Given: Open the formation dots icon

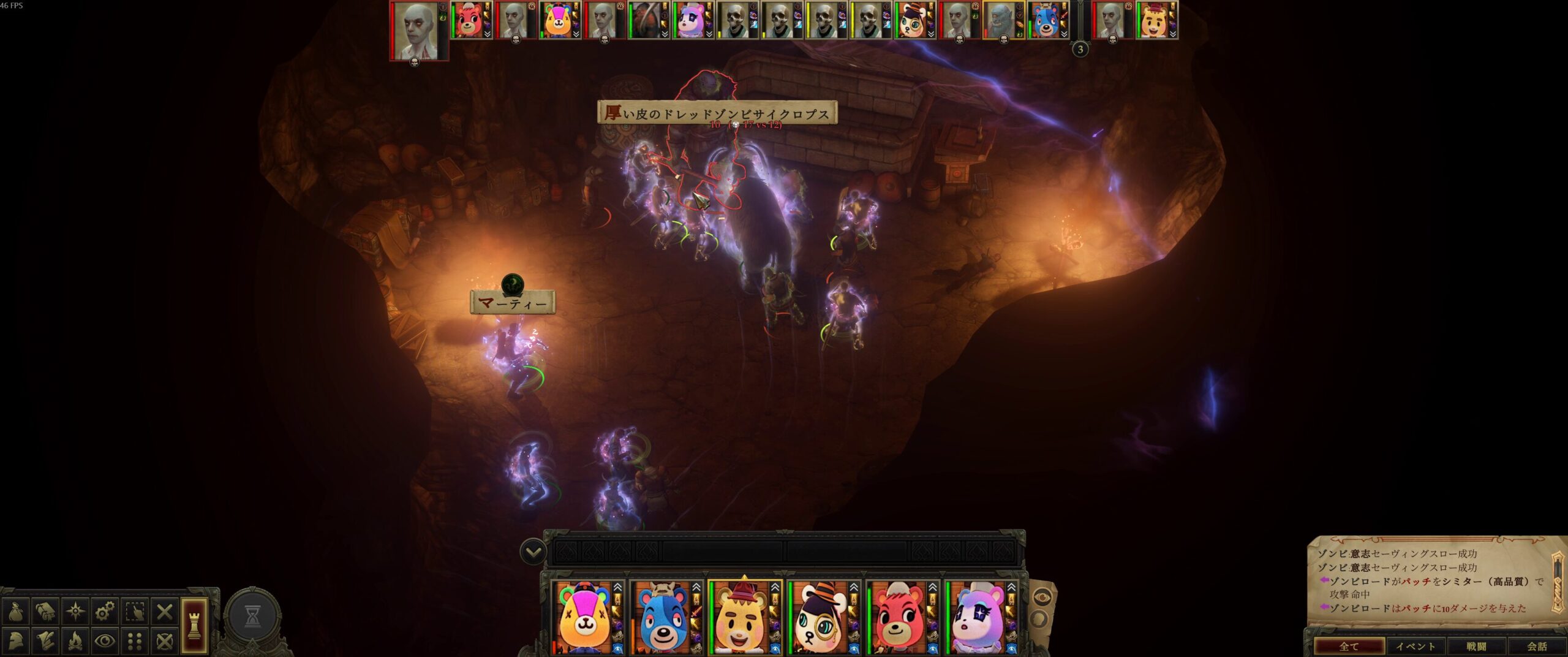Looking at the screenshot, I should tap(135, 641).
